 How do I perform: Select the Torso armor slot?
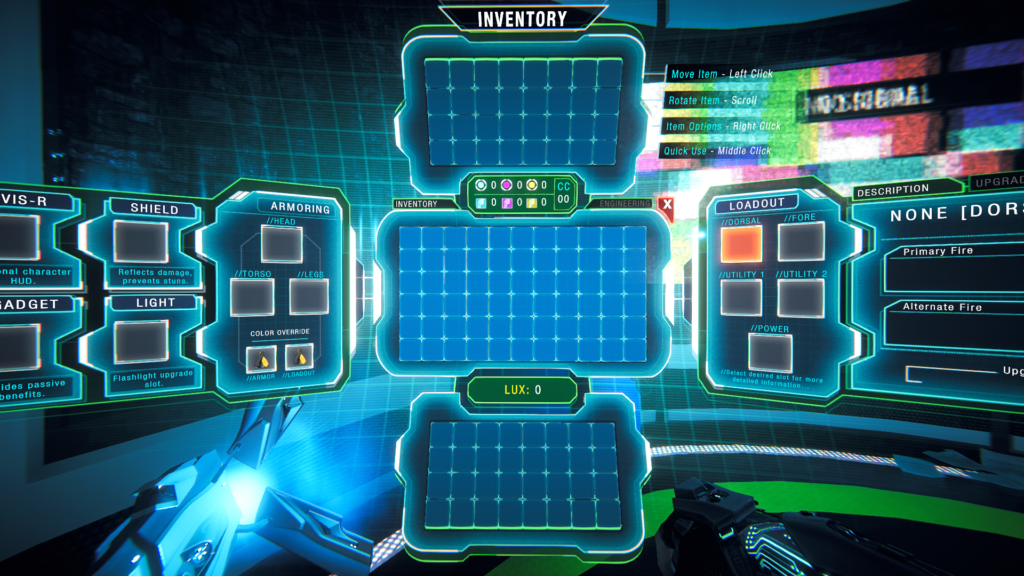tap(252, 297)
